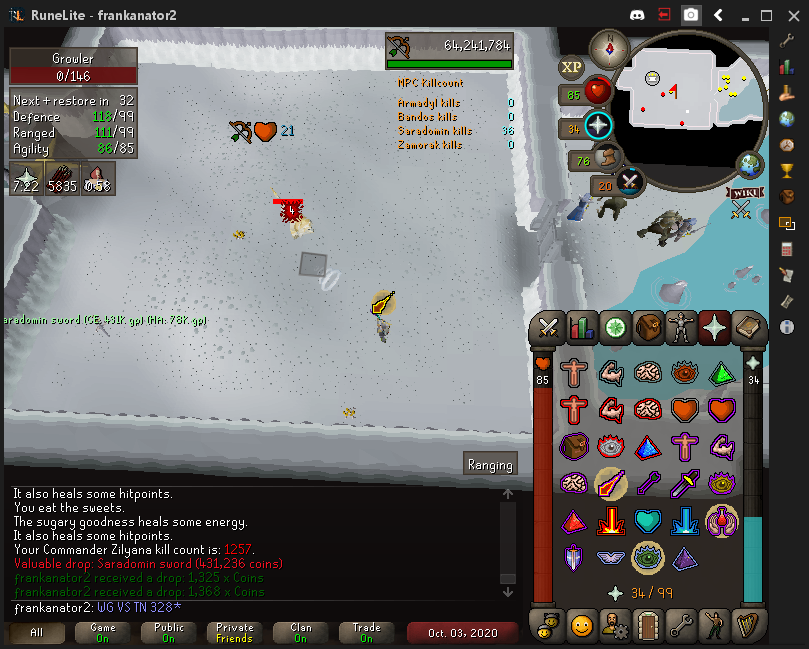Activate quick-prayers via the prayer orb
This screenshot has width=809, height=649.
coord(598,126)
